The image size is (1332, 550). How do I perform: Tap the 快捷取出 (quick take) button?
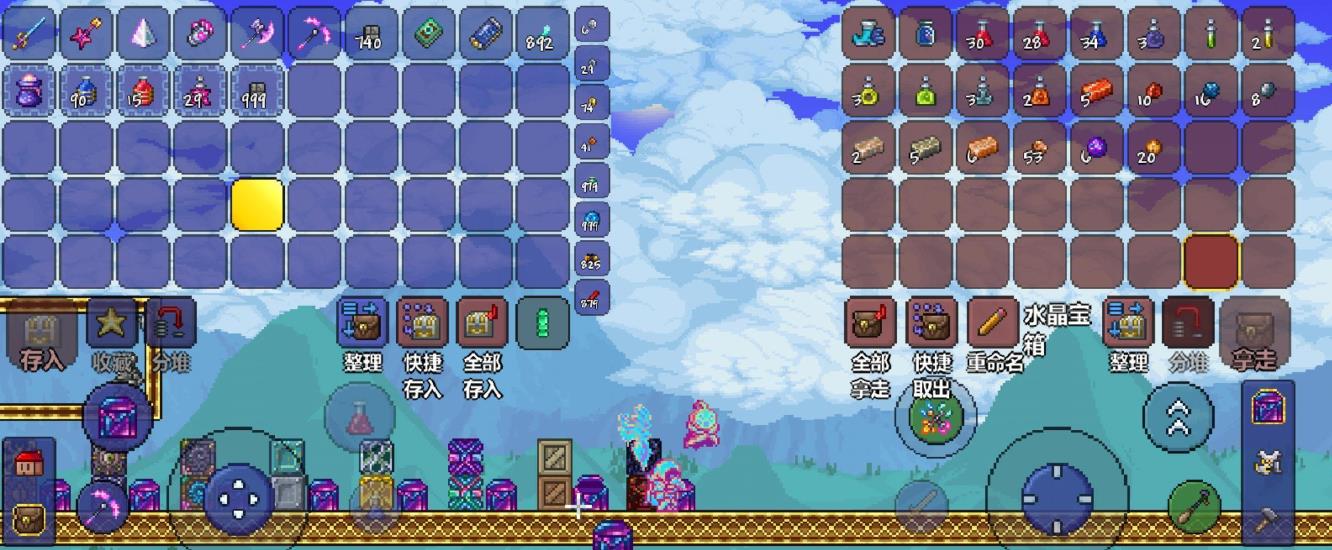tap(931, 323)
